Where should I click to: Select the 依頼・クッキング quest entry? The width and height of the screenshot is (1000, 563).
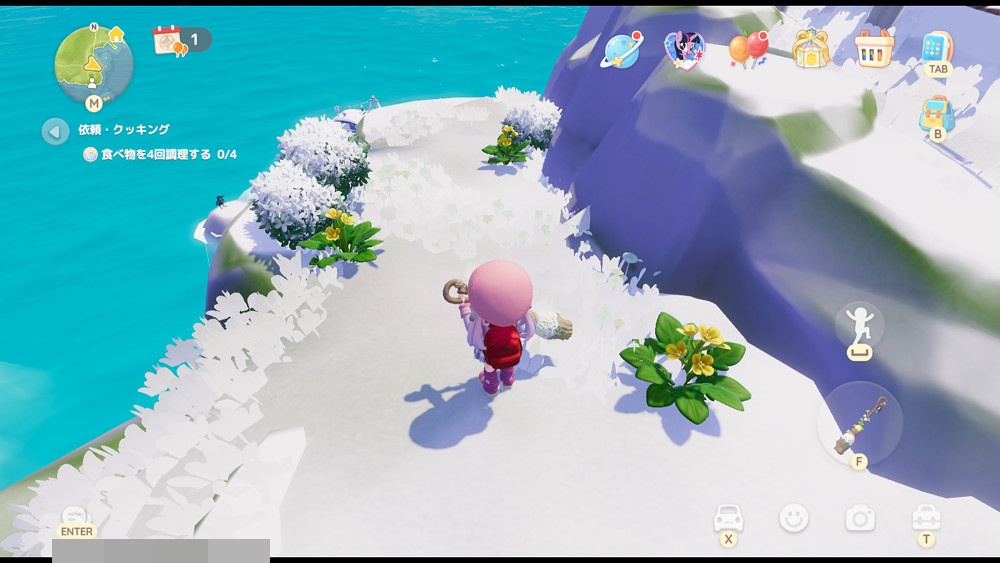pos(124,130)
